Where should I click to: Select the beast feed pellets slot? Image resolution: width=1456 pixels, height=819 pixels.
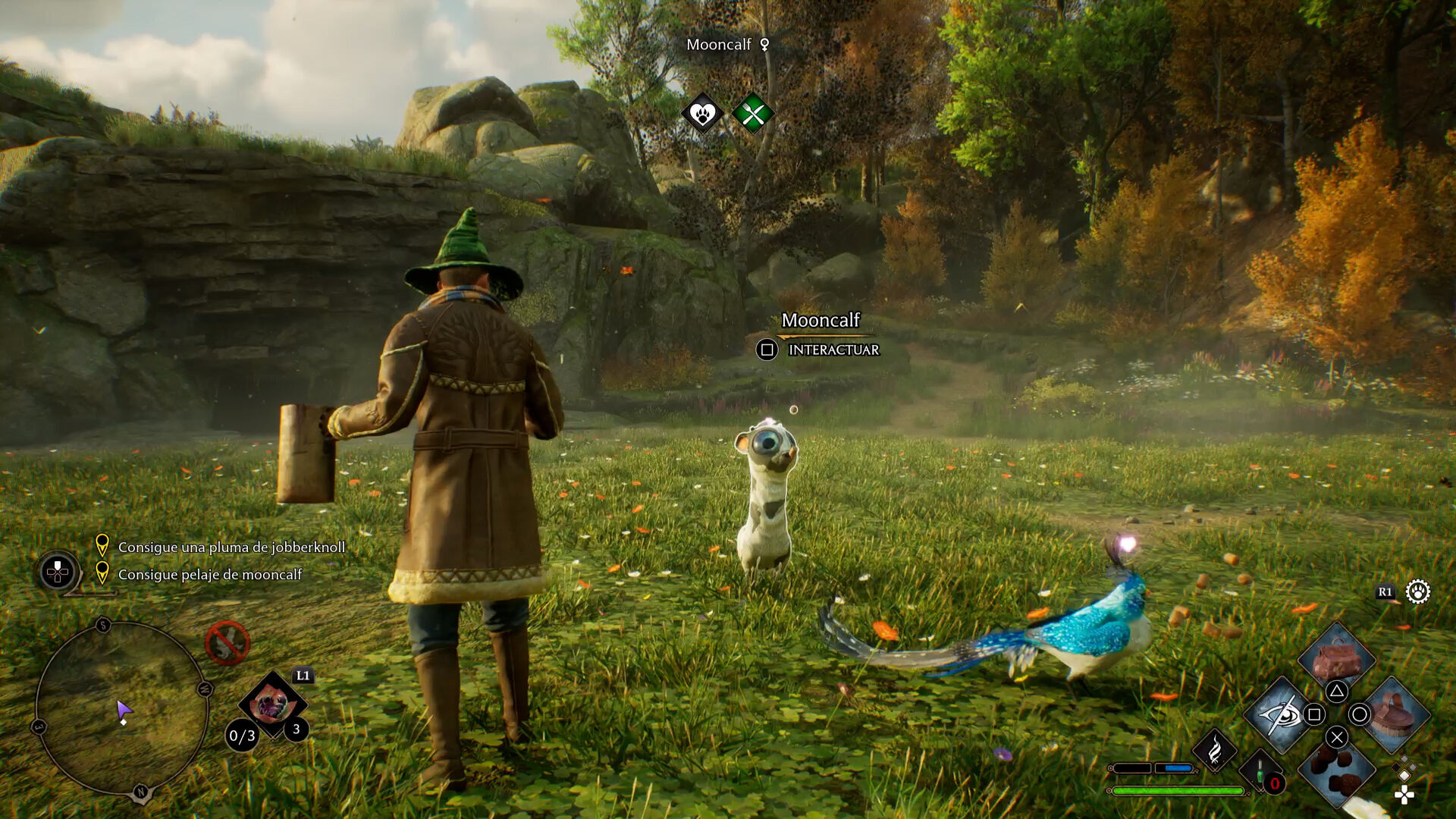(x=1336, y=770)
